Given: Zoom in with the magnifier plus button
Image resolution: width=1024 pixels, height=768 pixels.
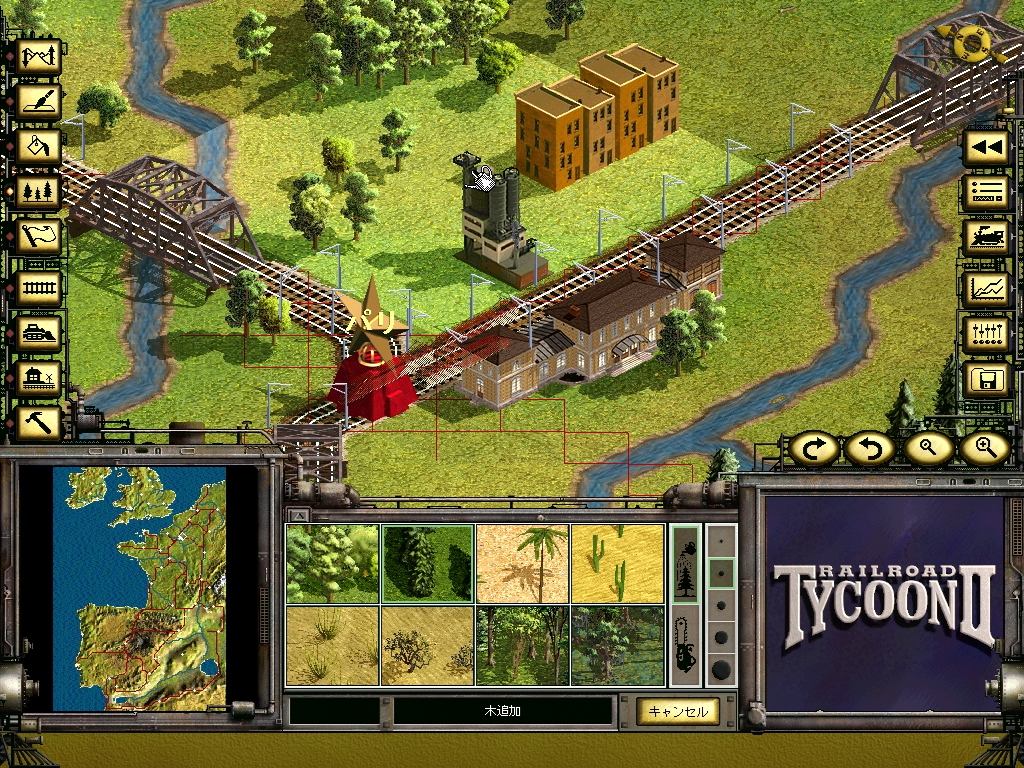Looking at the screenshot, I should point(983,449).
